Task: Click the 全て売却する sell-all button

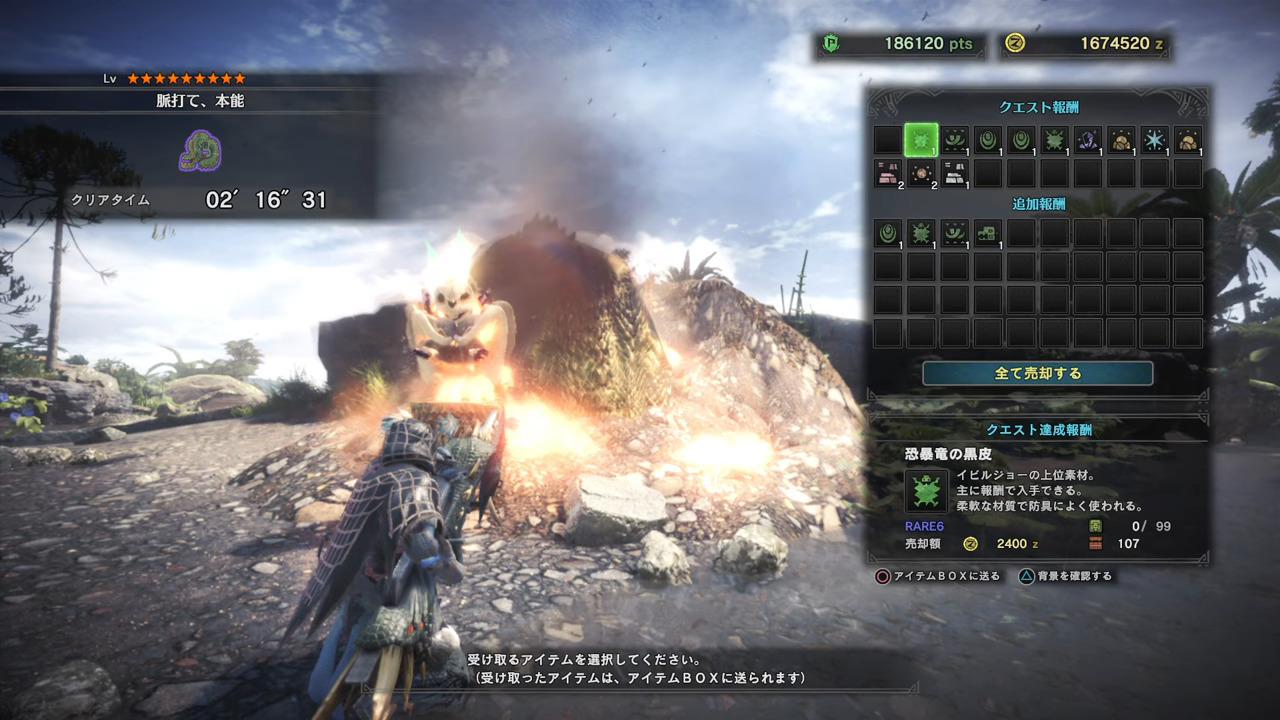Action: click(1037, 373)
